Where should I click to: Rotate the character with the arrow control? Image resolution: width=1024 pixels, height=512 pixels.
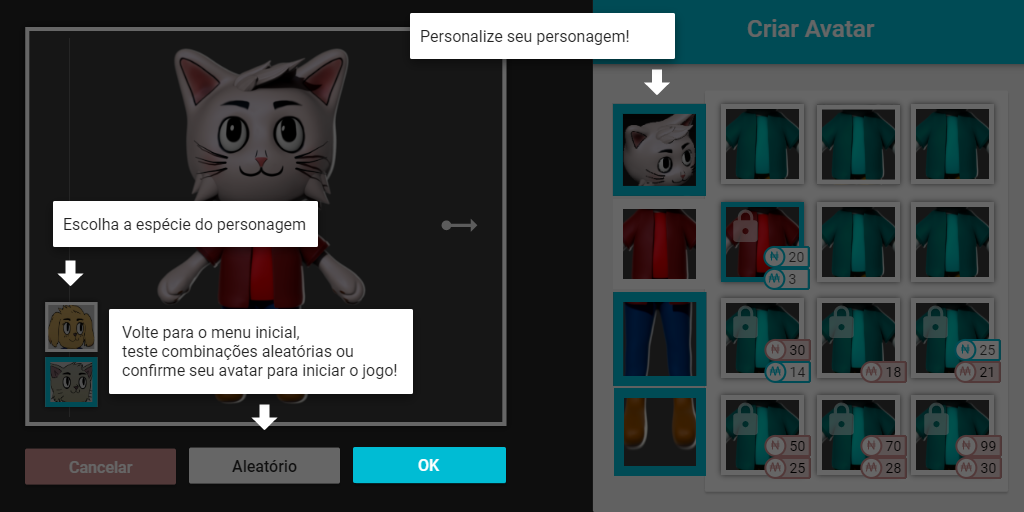460,225
